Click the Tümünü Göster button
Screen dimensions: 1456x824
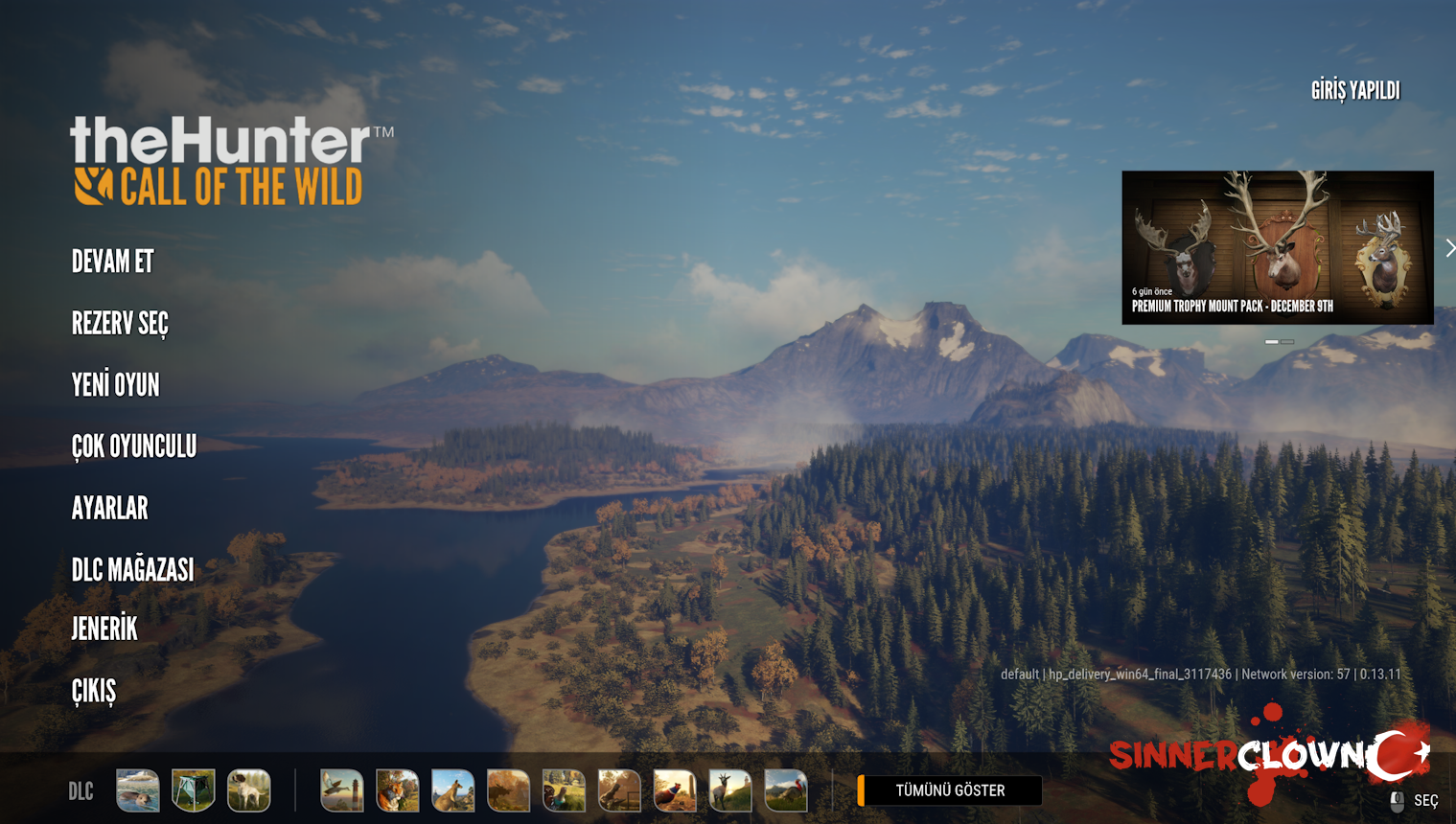pos(949,790)
